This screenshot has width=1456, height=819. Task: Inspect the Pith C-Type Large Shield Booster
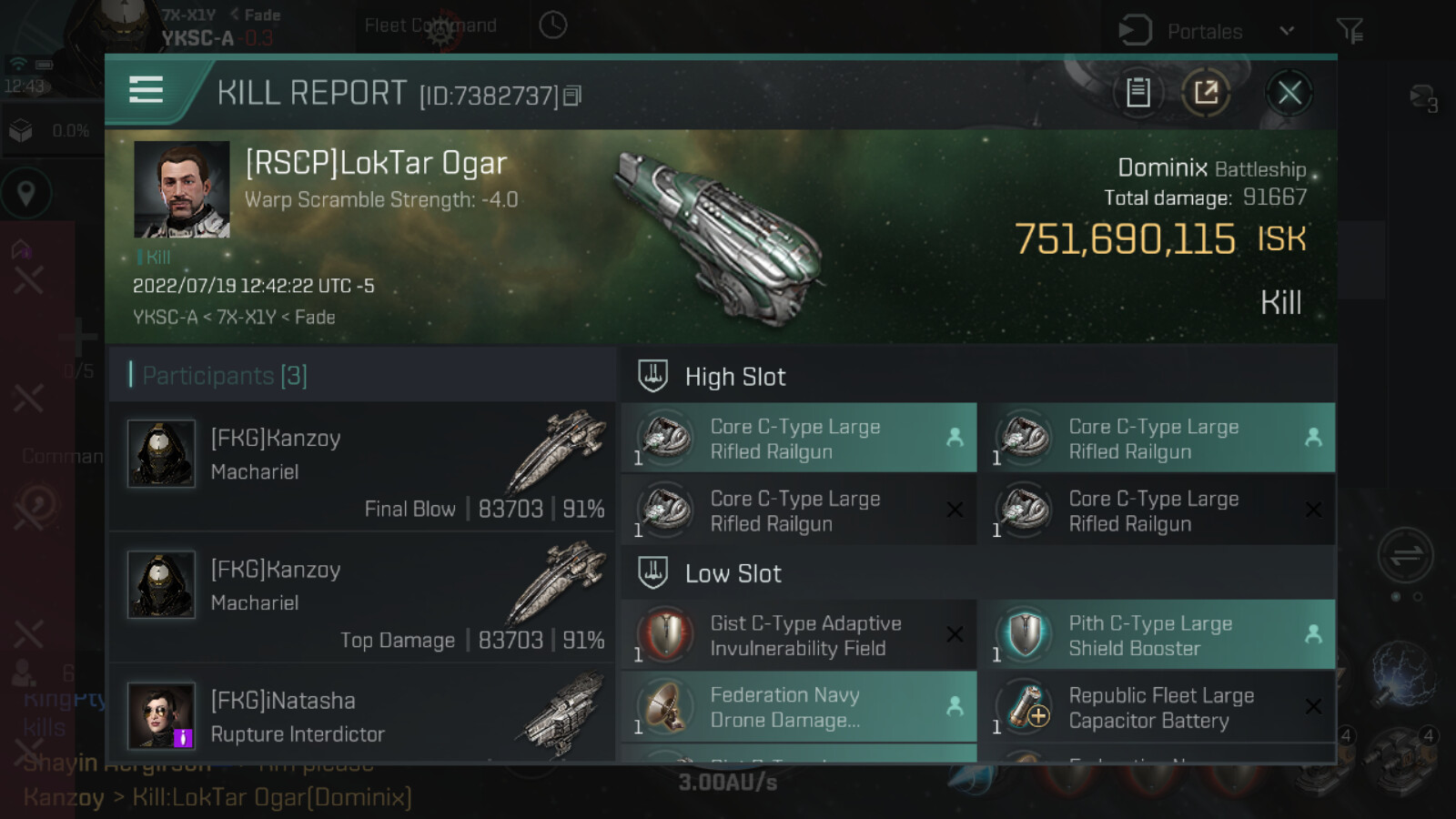point(1156,635)
